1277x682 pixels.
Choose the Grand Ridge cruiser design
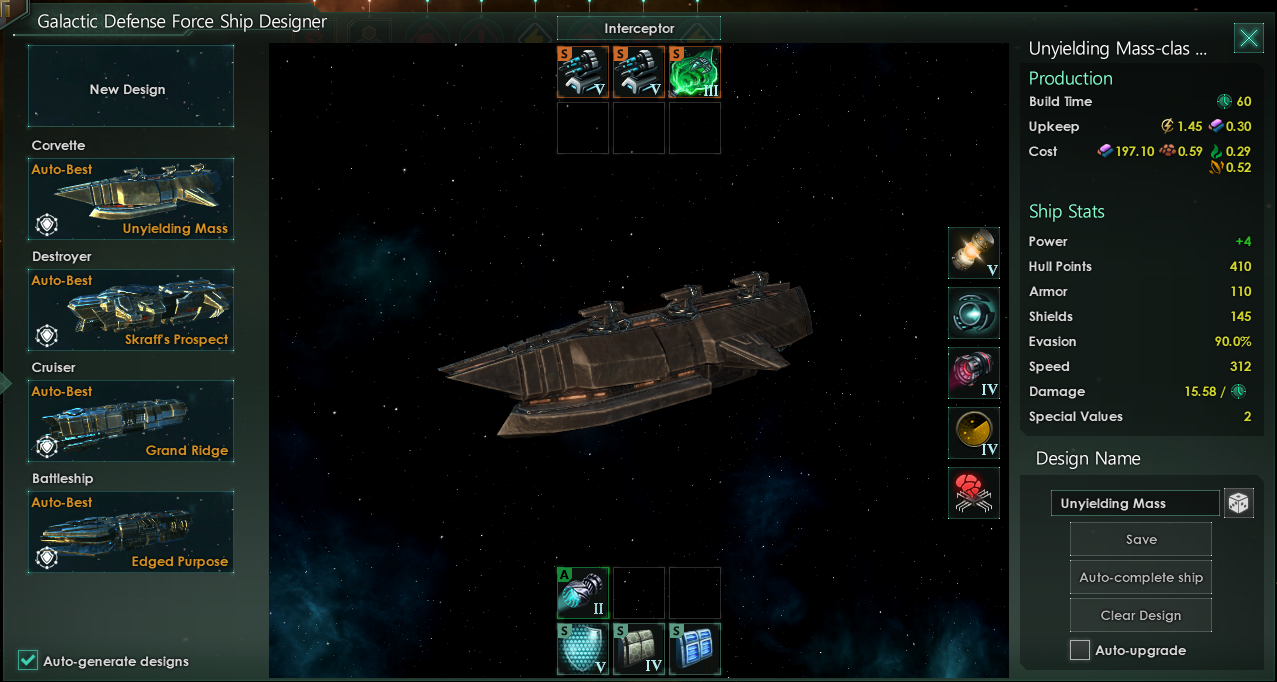131,420
